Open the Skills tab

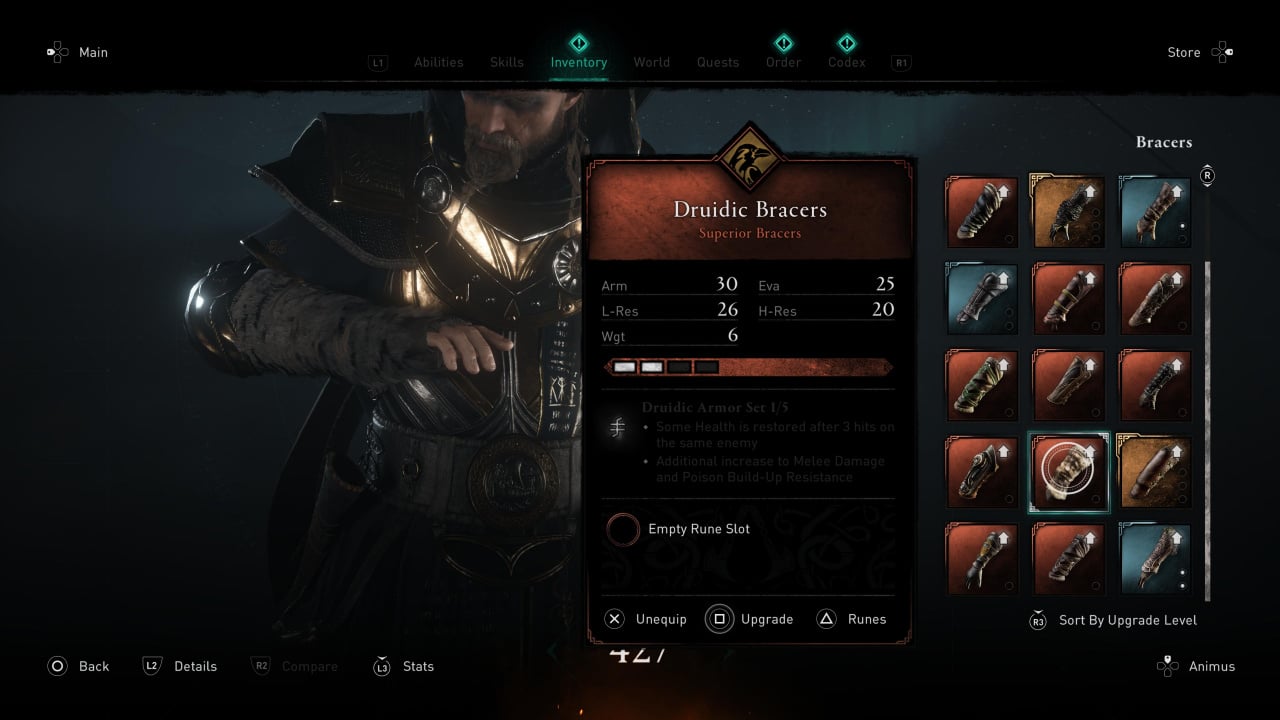(507, 62)
